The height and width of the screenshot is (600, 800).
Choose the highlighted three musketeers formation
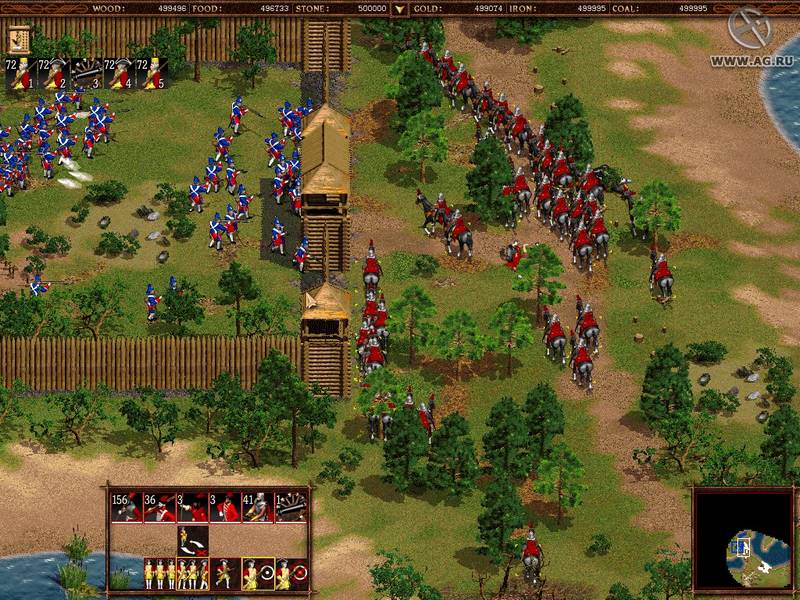coord(192,573)
